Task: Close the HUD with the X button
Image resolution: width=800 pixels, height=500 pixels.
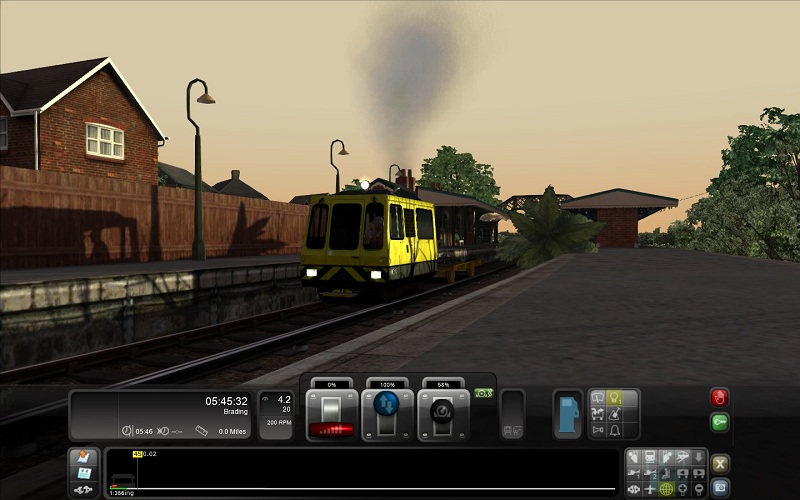Action: (720, 463)
